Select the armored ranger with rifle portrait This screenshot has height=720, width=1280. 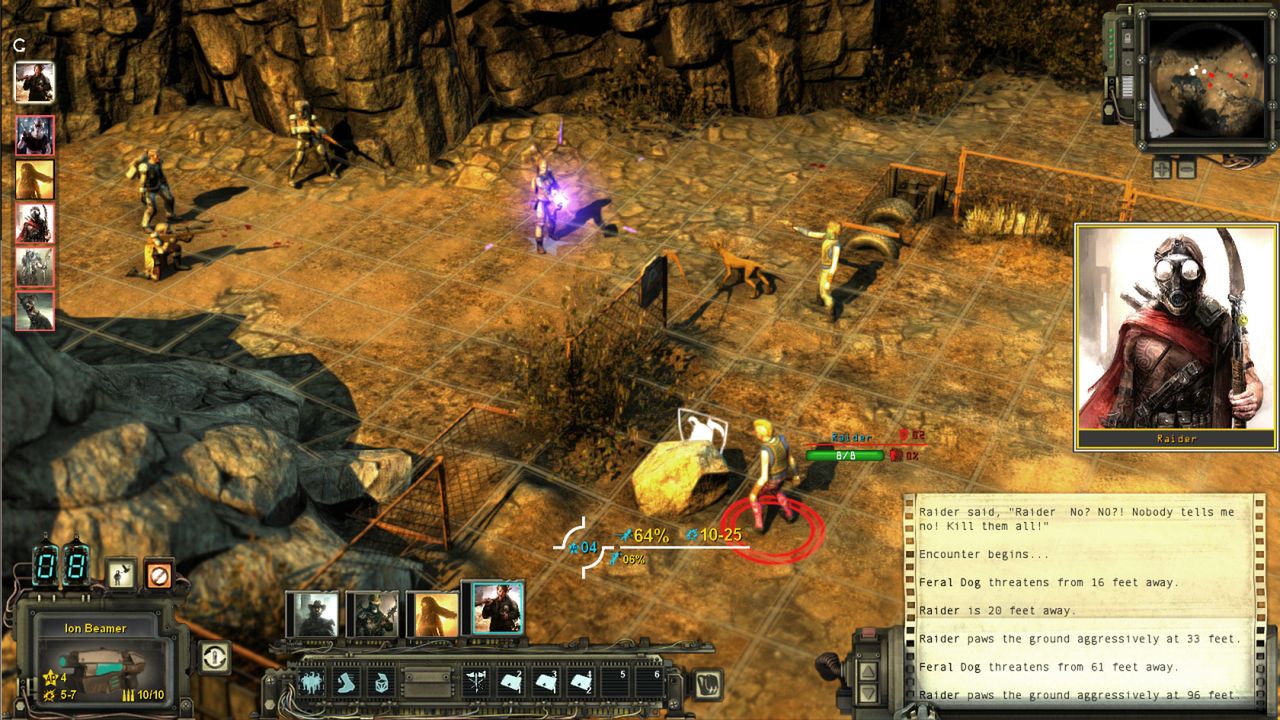(x=372, y=613)
